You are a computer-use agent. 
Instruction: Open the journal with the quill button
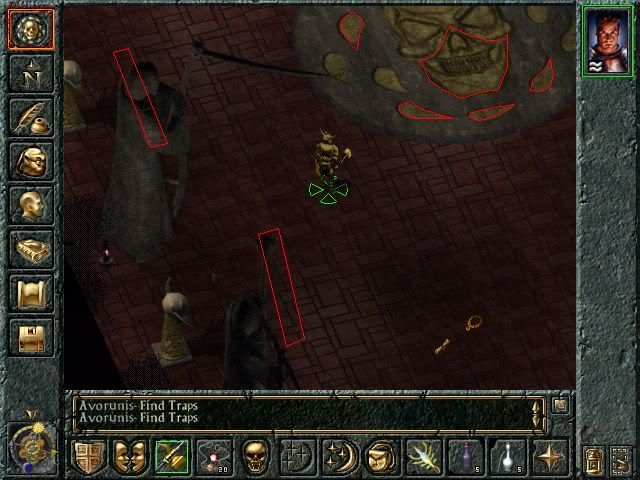coord(32,118)
